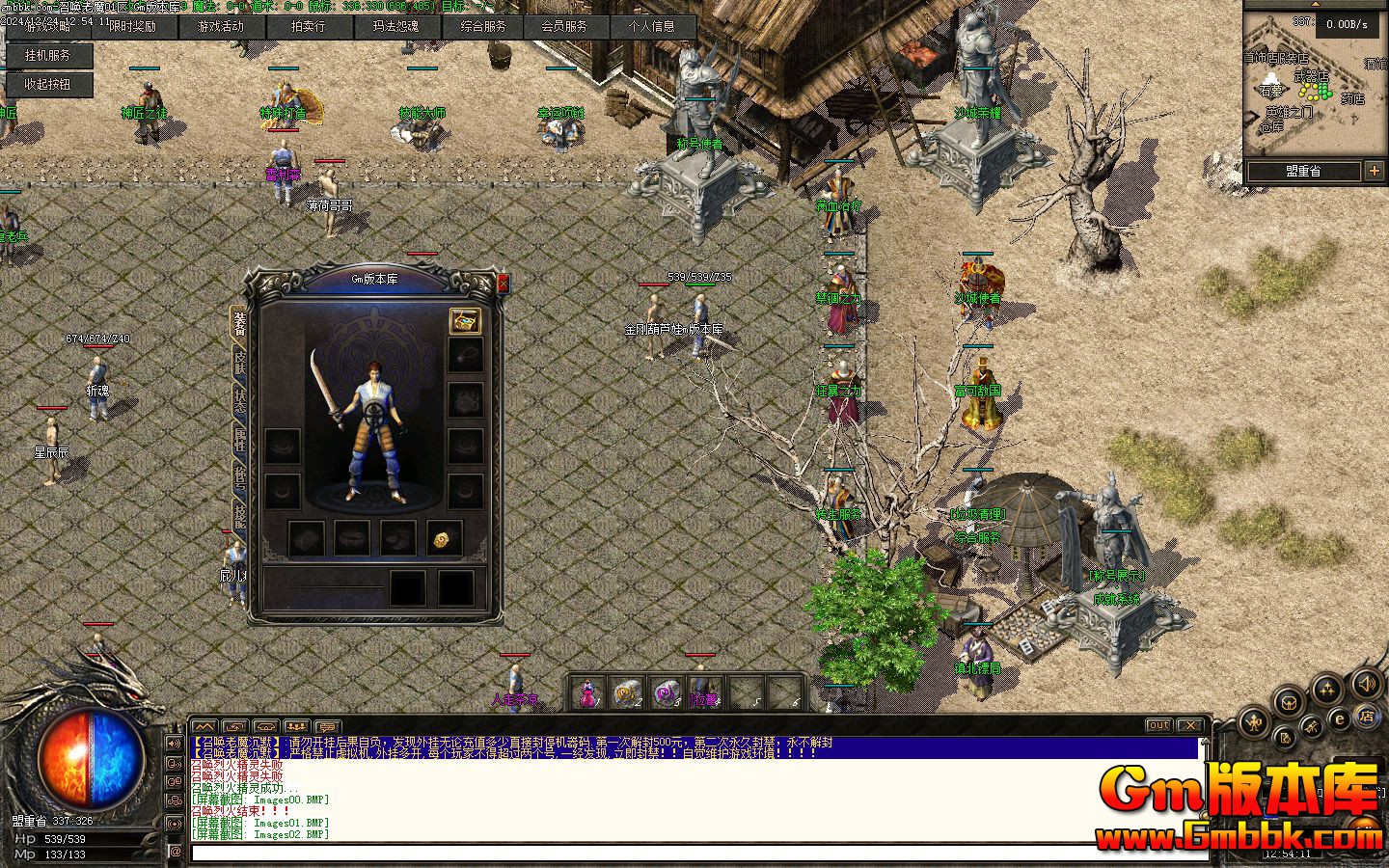This screenshot has width=1389, height=868.
Task: Open the 综合服务 general services menu
Action: click(482, 27)
